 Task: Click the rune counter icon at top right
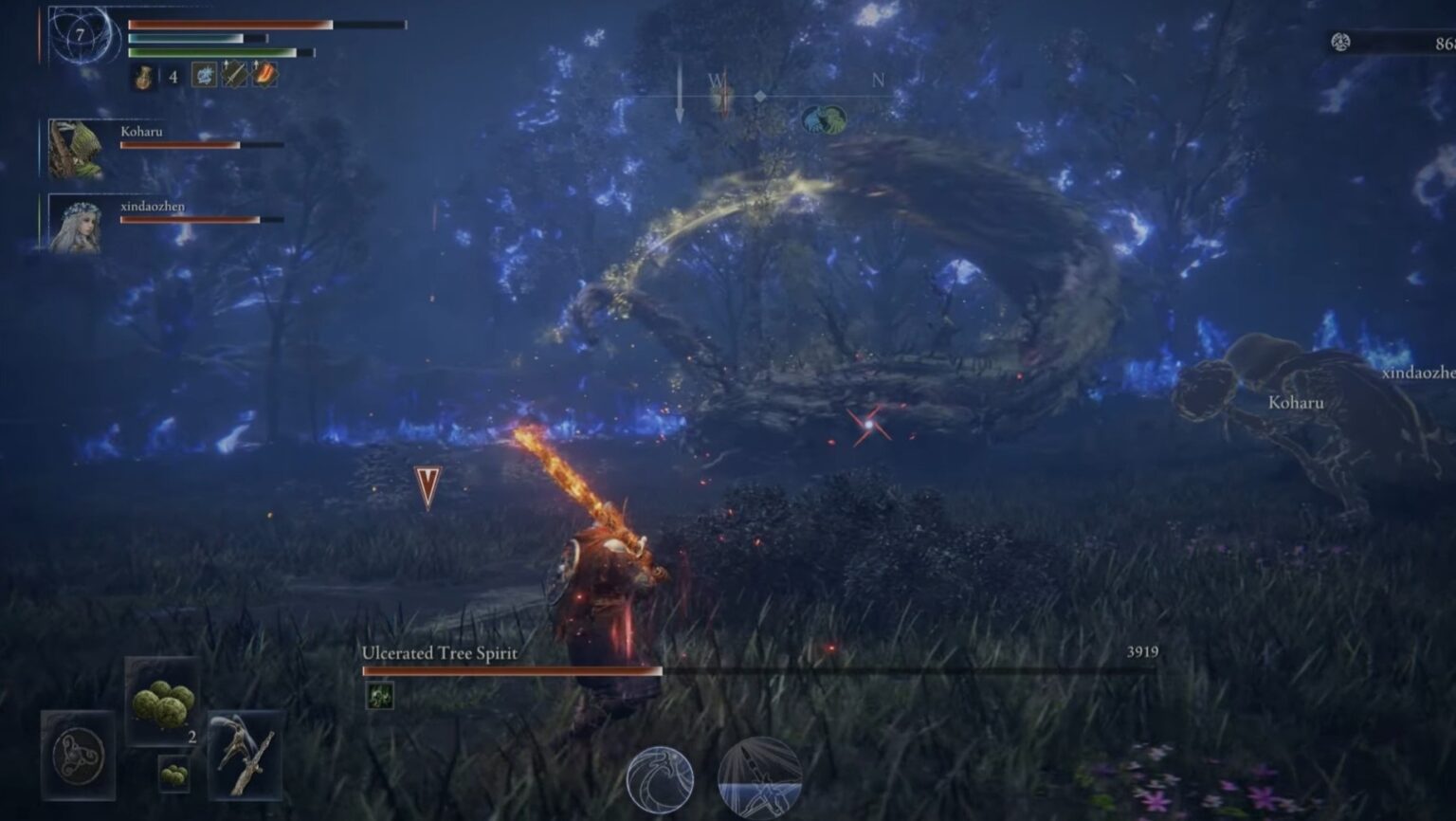click(x=1342, y=43)
